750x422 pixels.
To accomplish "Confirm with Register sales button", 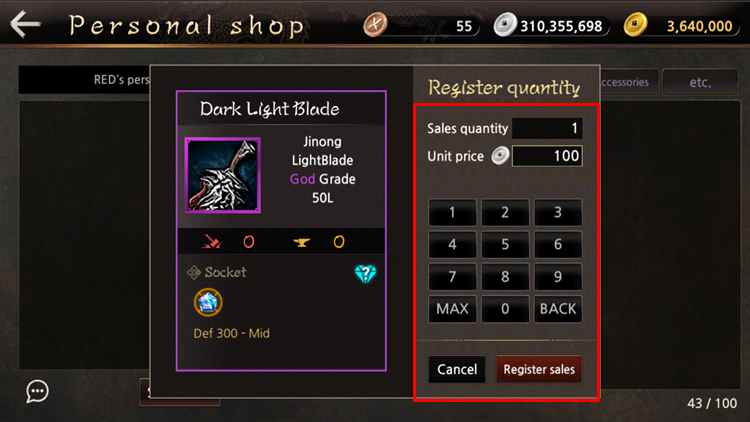I will 539,369.
